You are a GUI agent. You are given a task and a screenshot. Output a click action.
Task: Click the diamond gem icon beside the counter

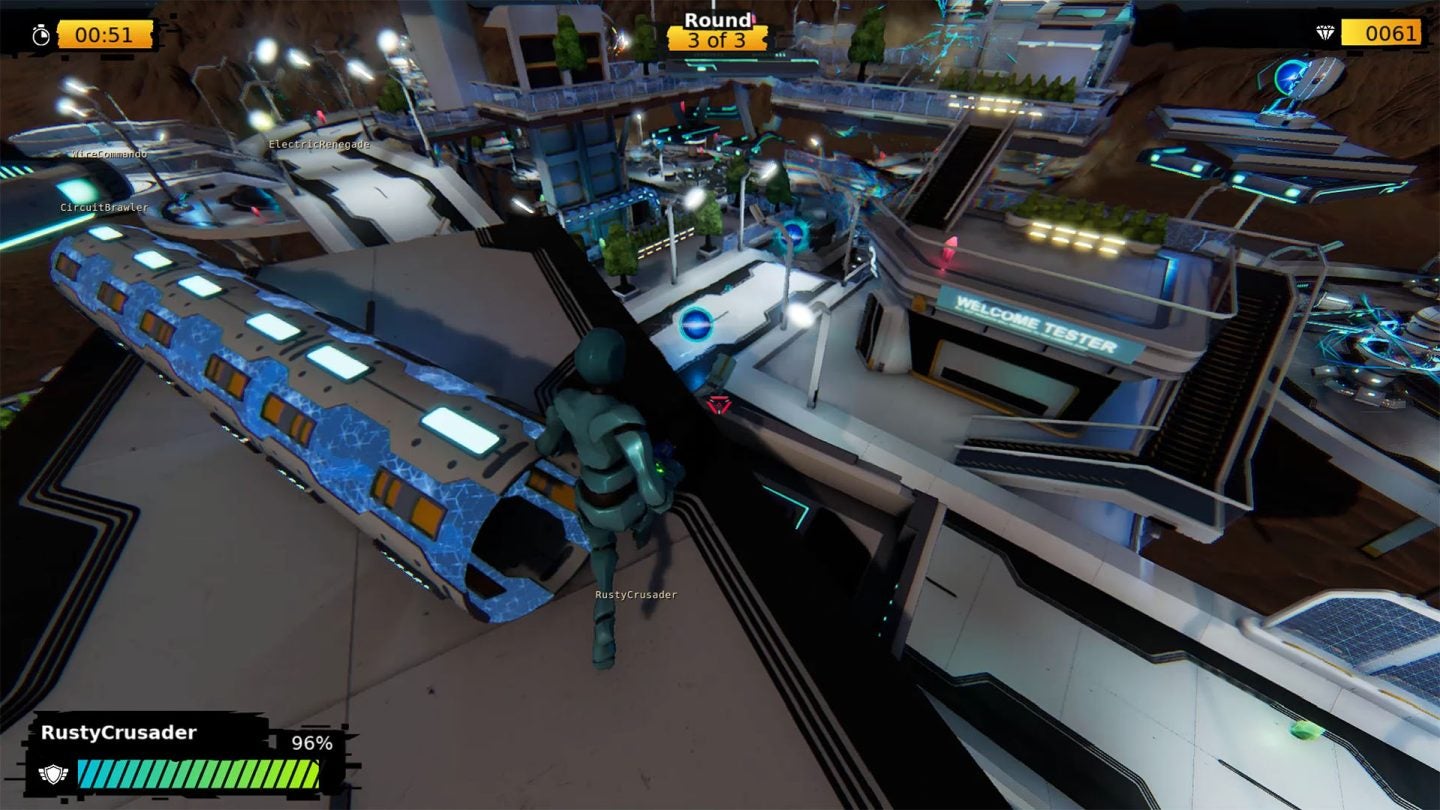tap(1325, 32)
